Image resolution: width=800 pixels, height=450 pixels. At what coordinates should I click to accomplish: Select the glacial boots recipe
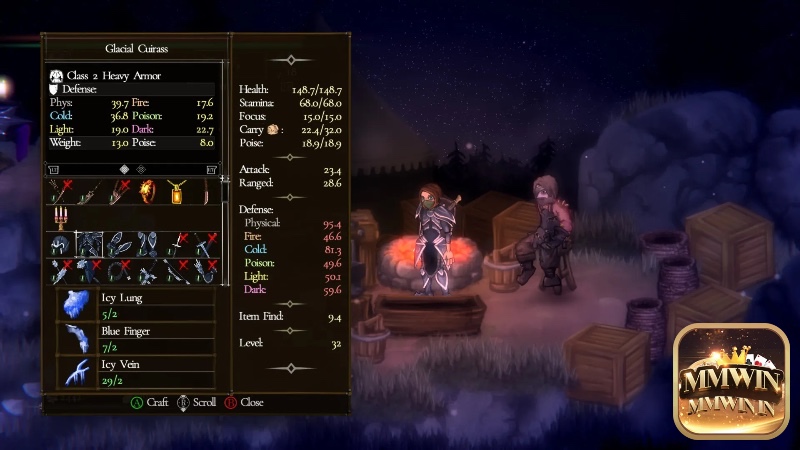[148, 244]
